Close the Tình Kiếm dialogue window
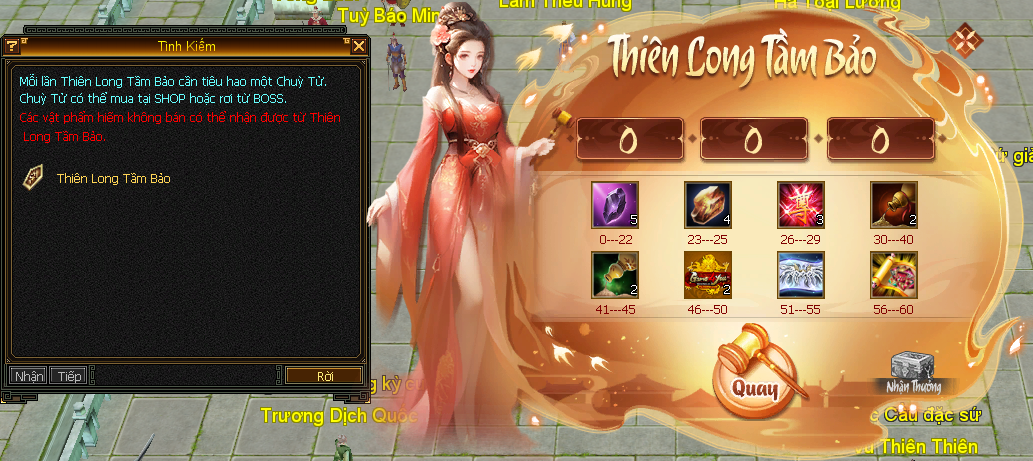Viewport: 1033px width, 461px height. [x=359, y=46]
